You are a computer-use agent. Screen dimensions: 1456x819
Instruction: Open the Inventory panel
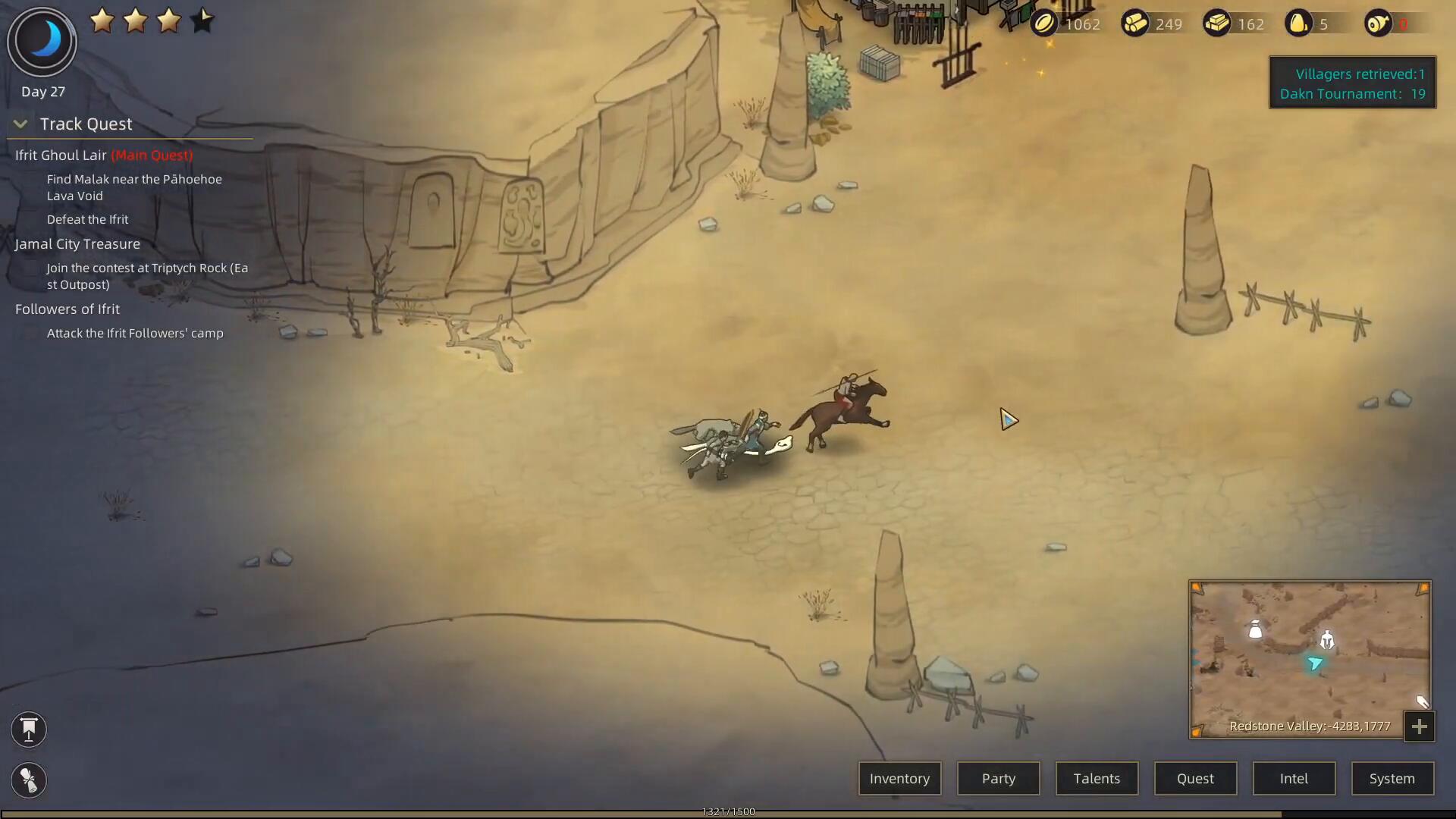pyautogui.click(x=899, y=779)
